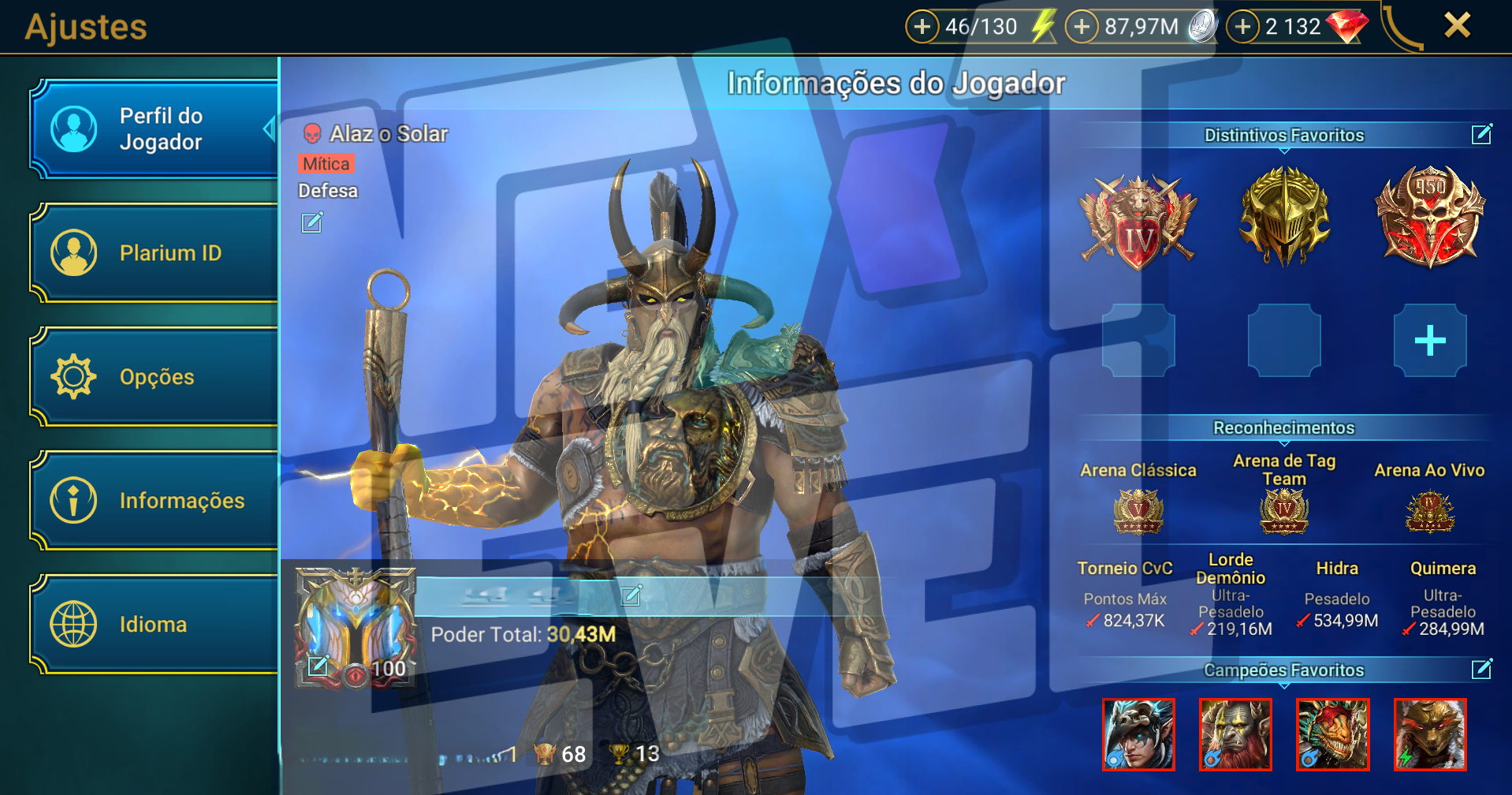
Task: Select the golden helmet badge
Action: (1283, 216)
